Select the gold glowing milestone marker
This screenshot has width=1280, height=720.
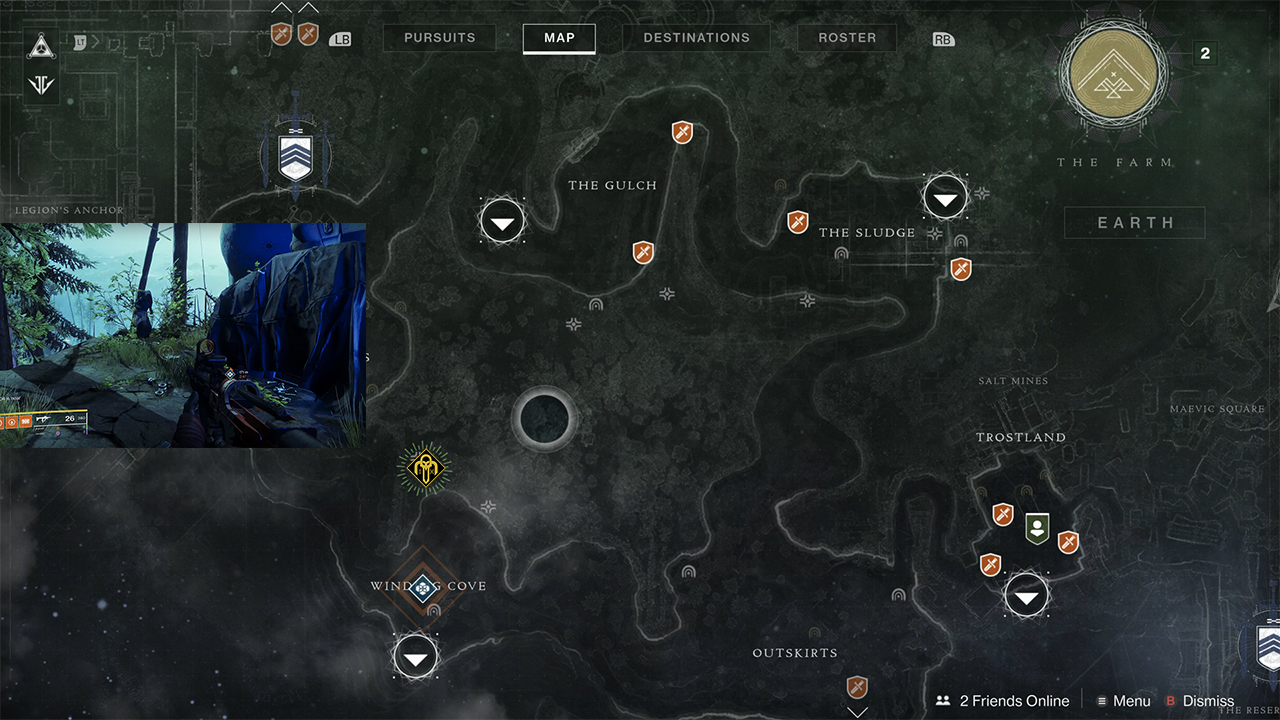pos(424,468)
